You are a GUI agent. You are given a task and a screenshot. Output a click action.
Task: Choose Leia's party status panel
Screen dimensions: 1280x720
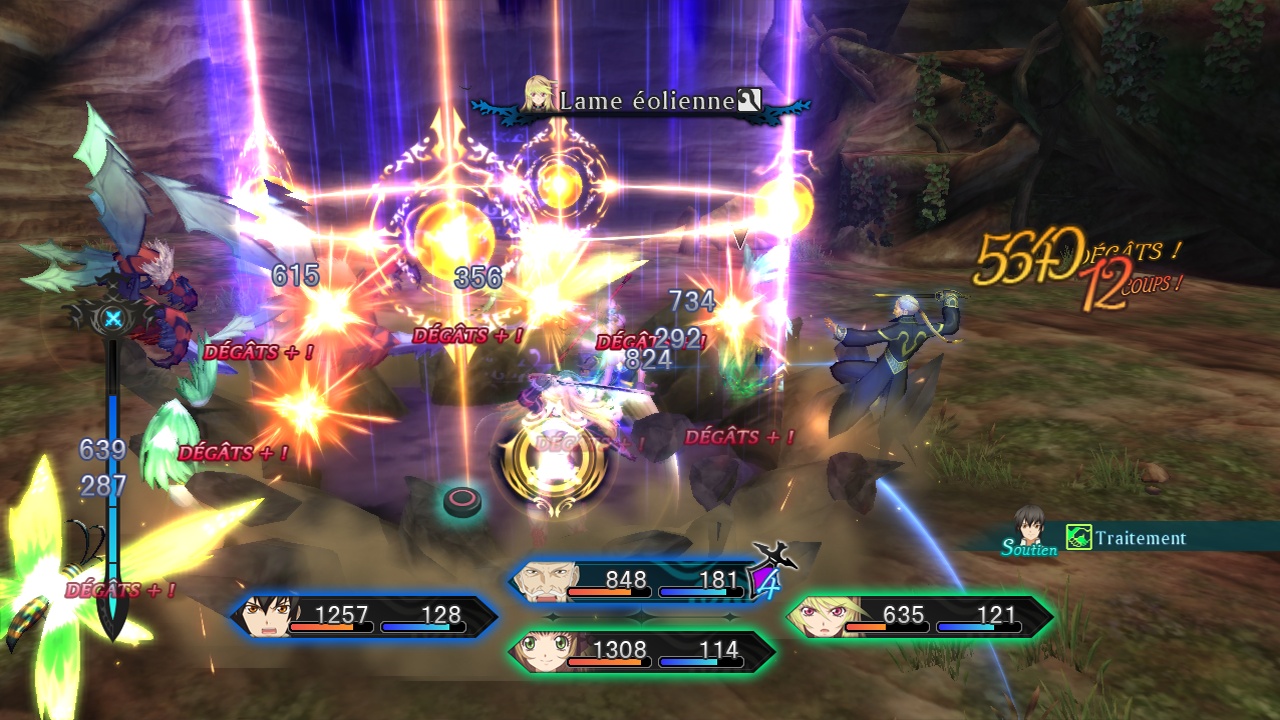click(x=640, y=652)
